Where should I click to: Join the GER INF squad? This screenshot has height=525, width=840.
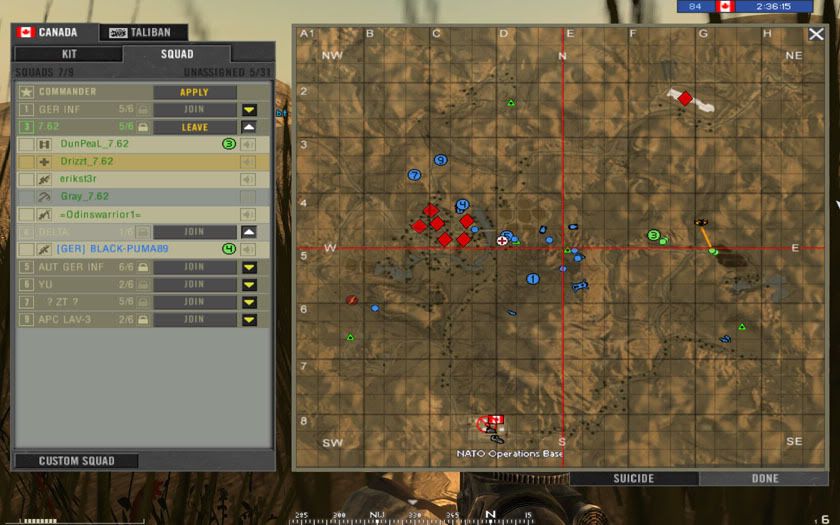194,110
